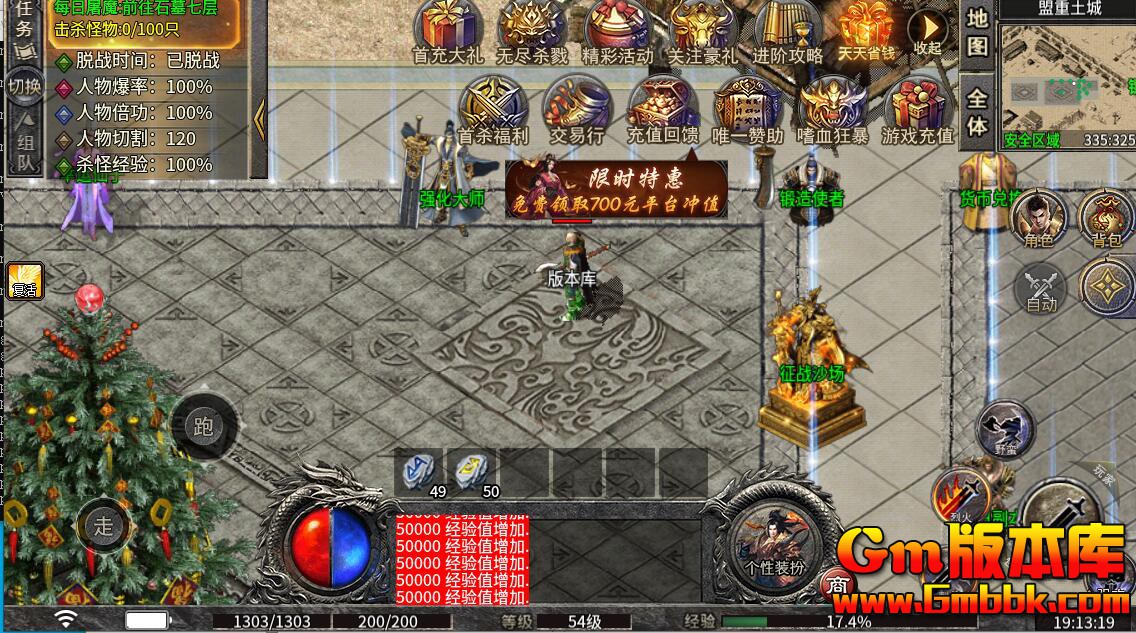Image resolution: width=1136 pixels, height=633 pixels.
Task: Open the 精彩活动 events menu
Action: click(617, 31)
